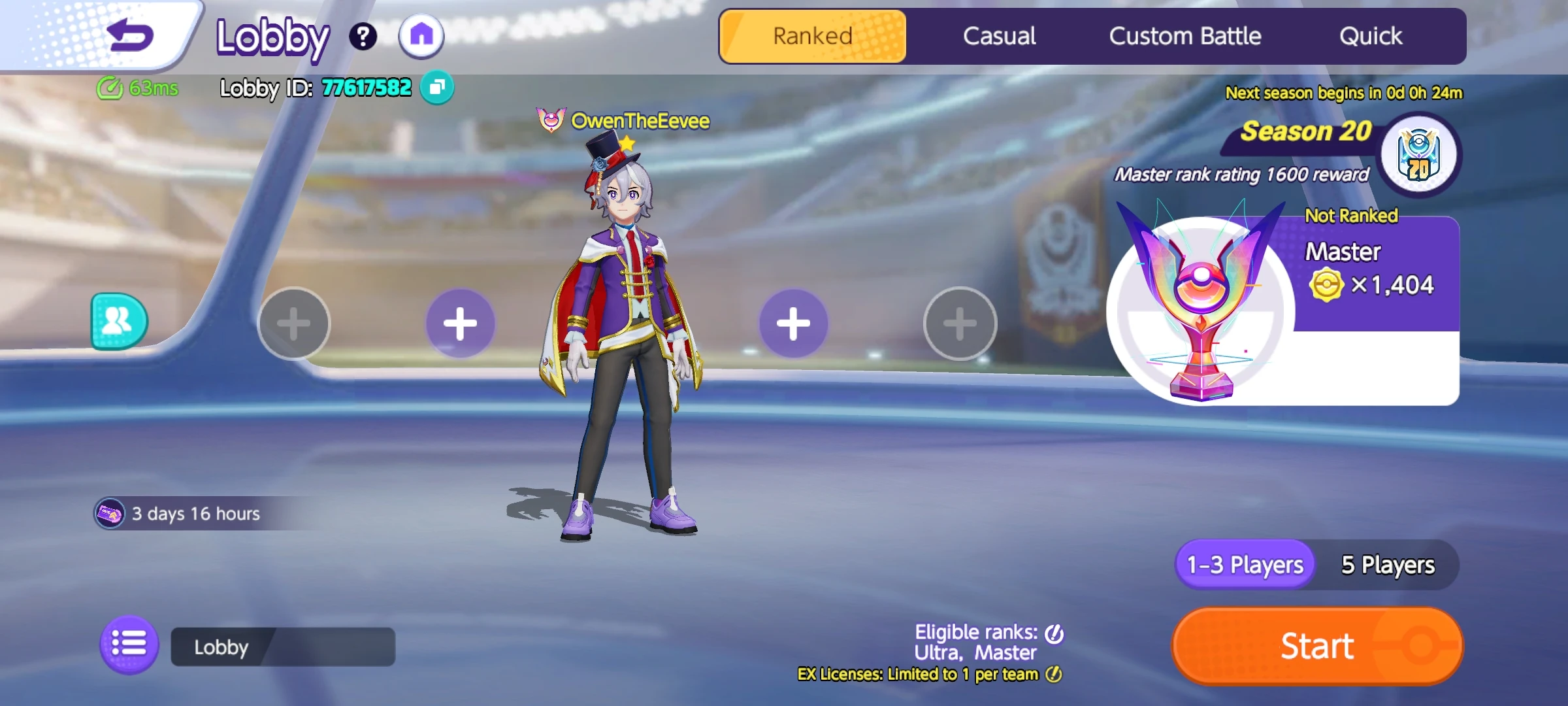The width and height of the screenshot is (1568, 706).
Task: Open the battle pass ticket timer icon
Action: [110, 513]
